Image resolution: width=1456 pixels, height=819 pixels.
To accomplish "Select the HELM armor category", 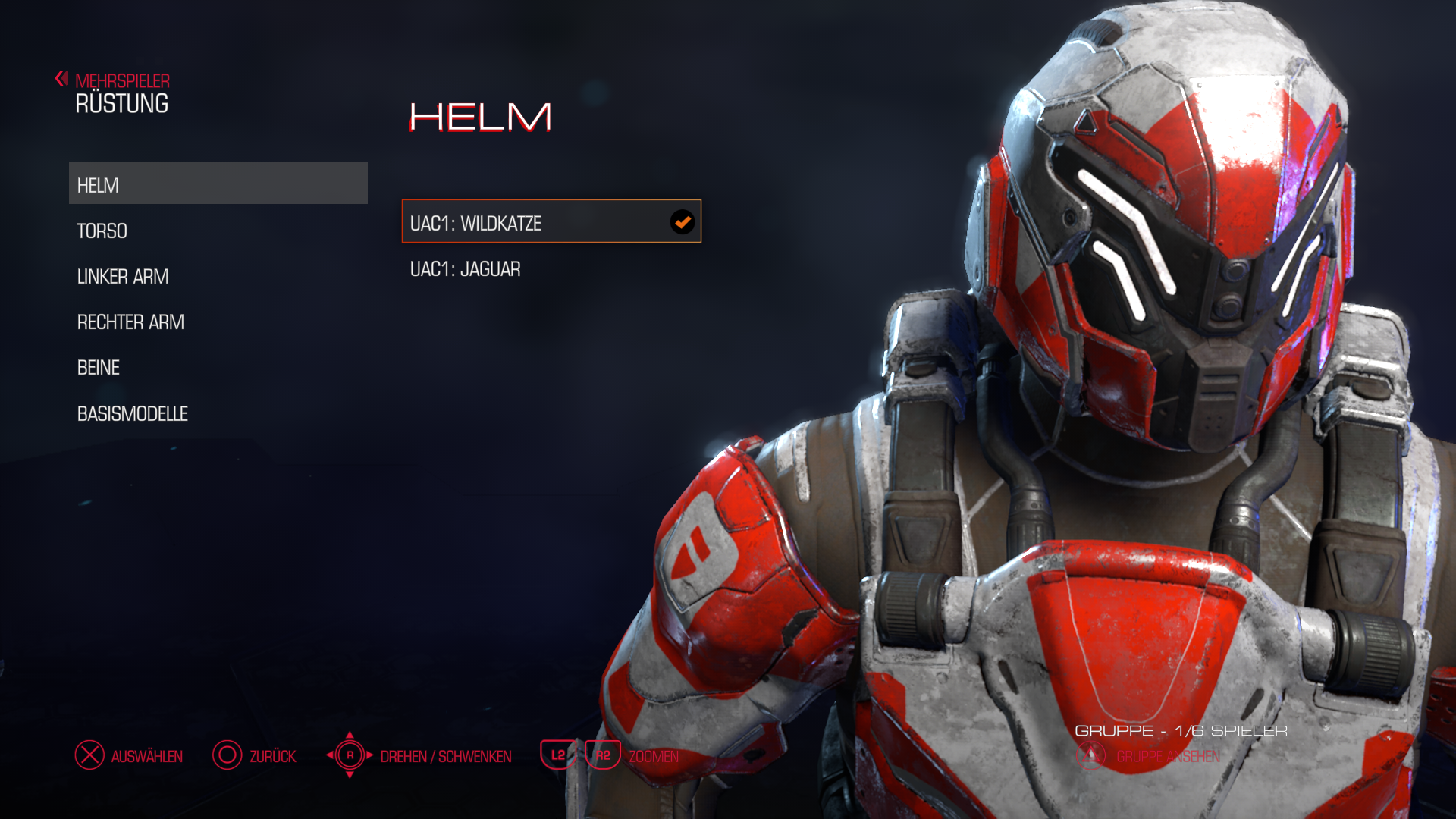I will [x=218, y=184].
